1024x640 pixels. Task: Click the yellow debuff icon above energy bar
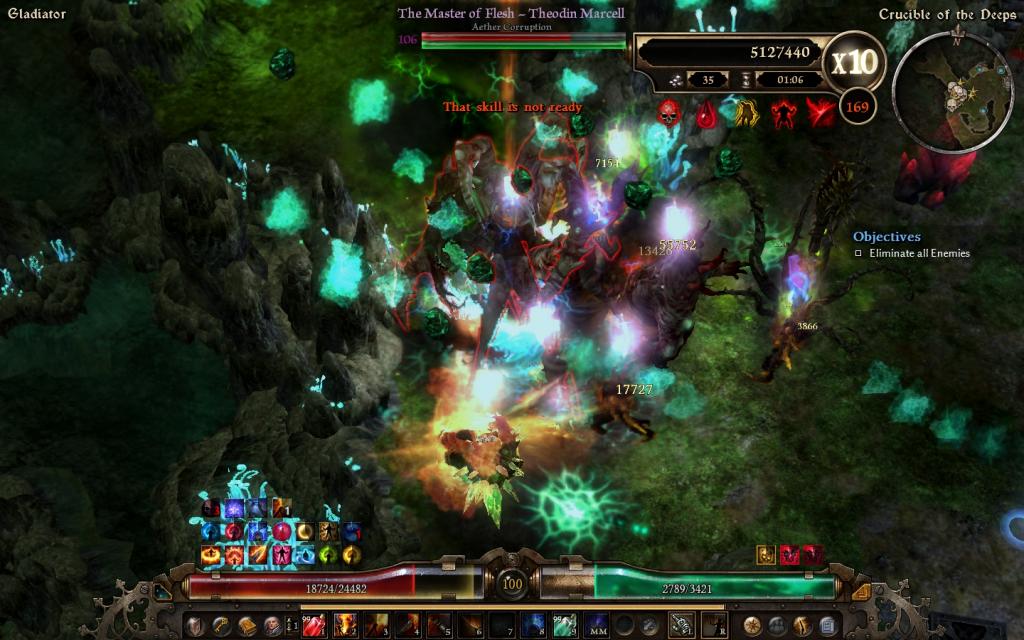[x=766, y=553]
